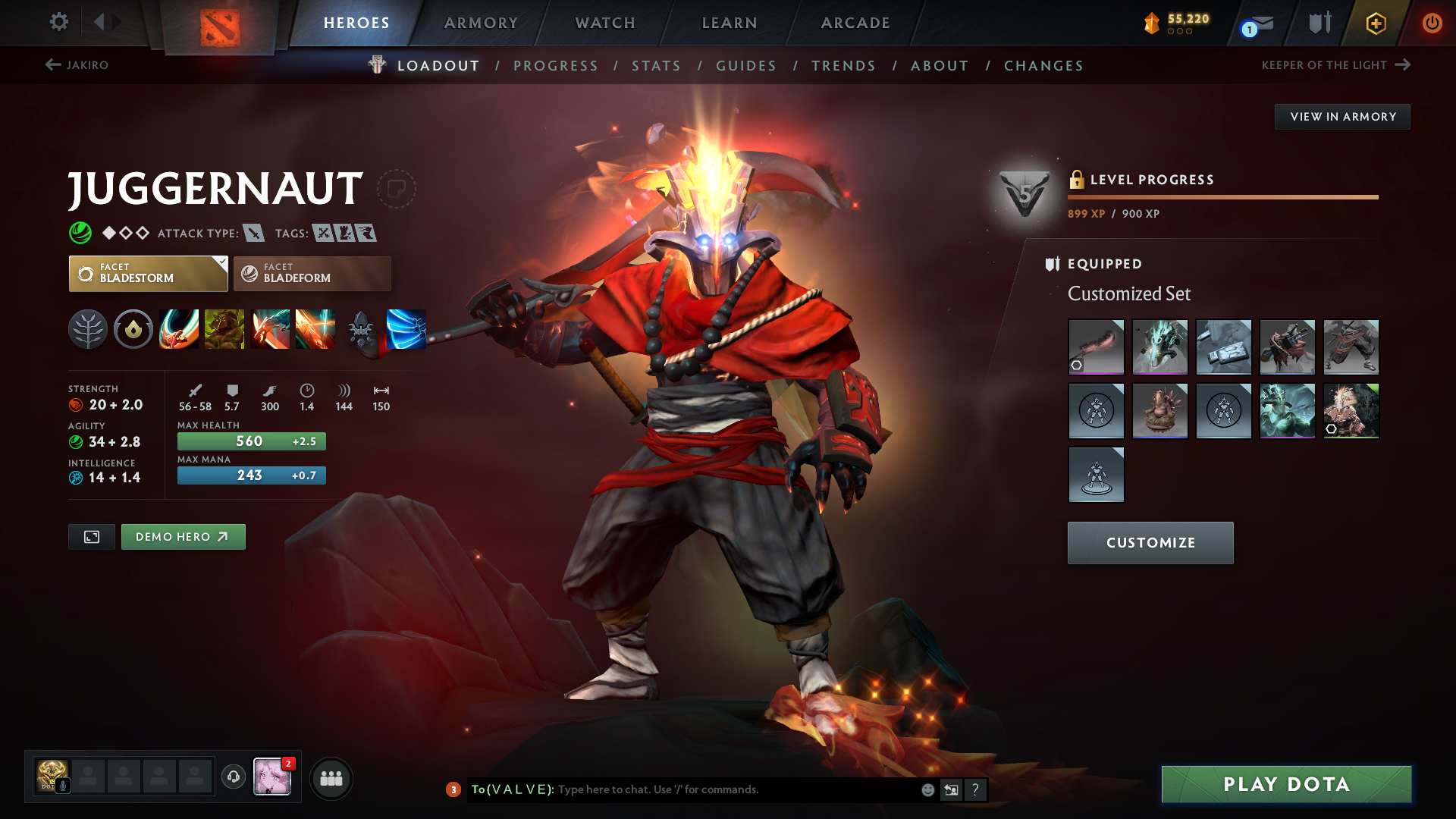Quit the game with power button
Screen dimensions: 1456x819
pos(1432,23)
